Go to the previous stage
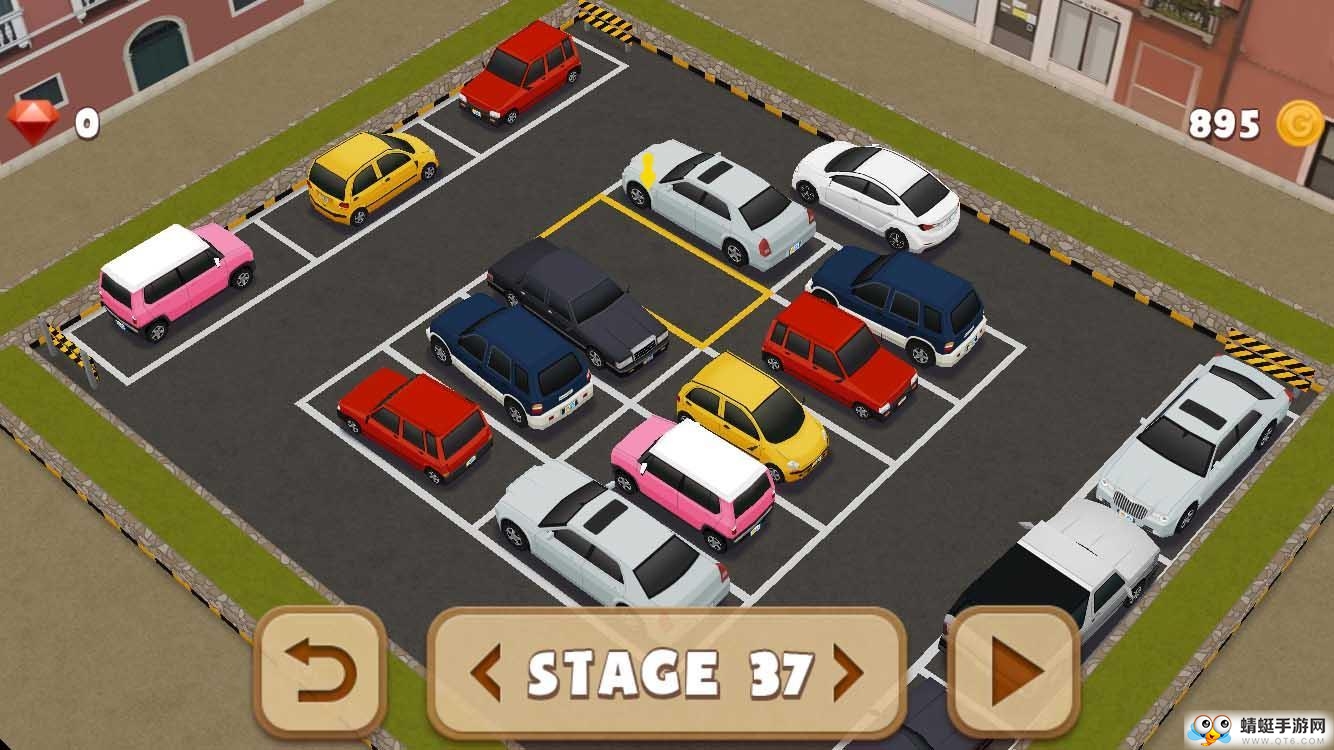 point(486,673)
